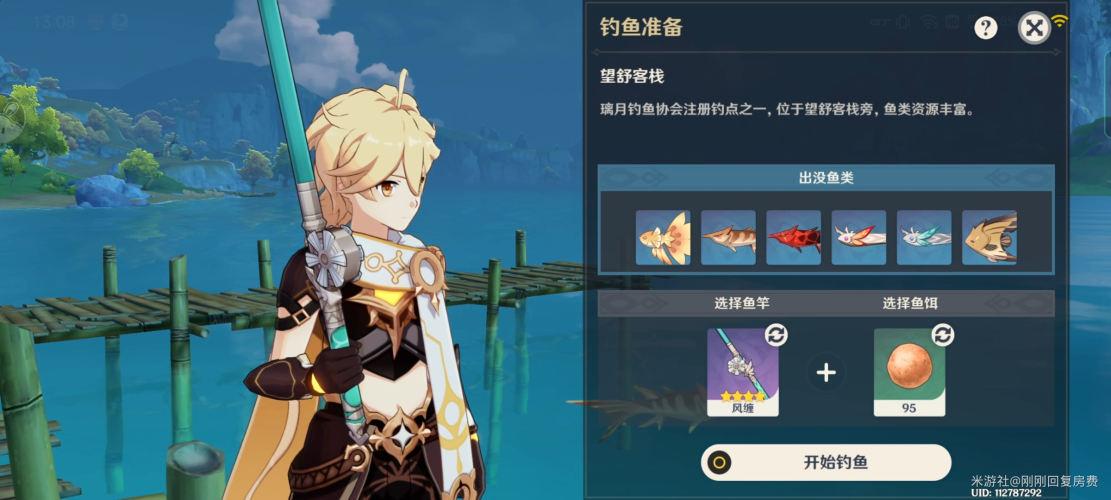
Task: View the orange and yellow fan-tailed fish
Action: coord(663,237)
